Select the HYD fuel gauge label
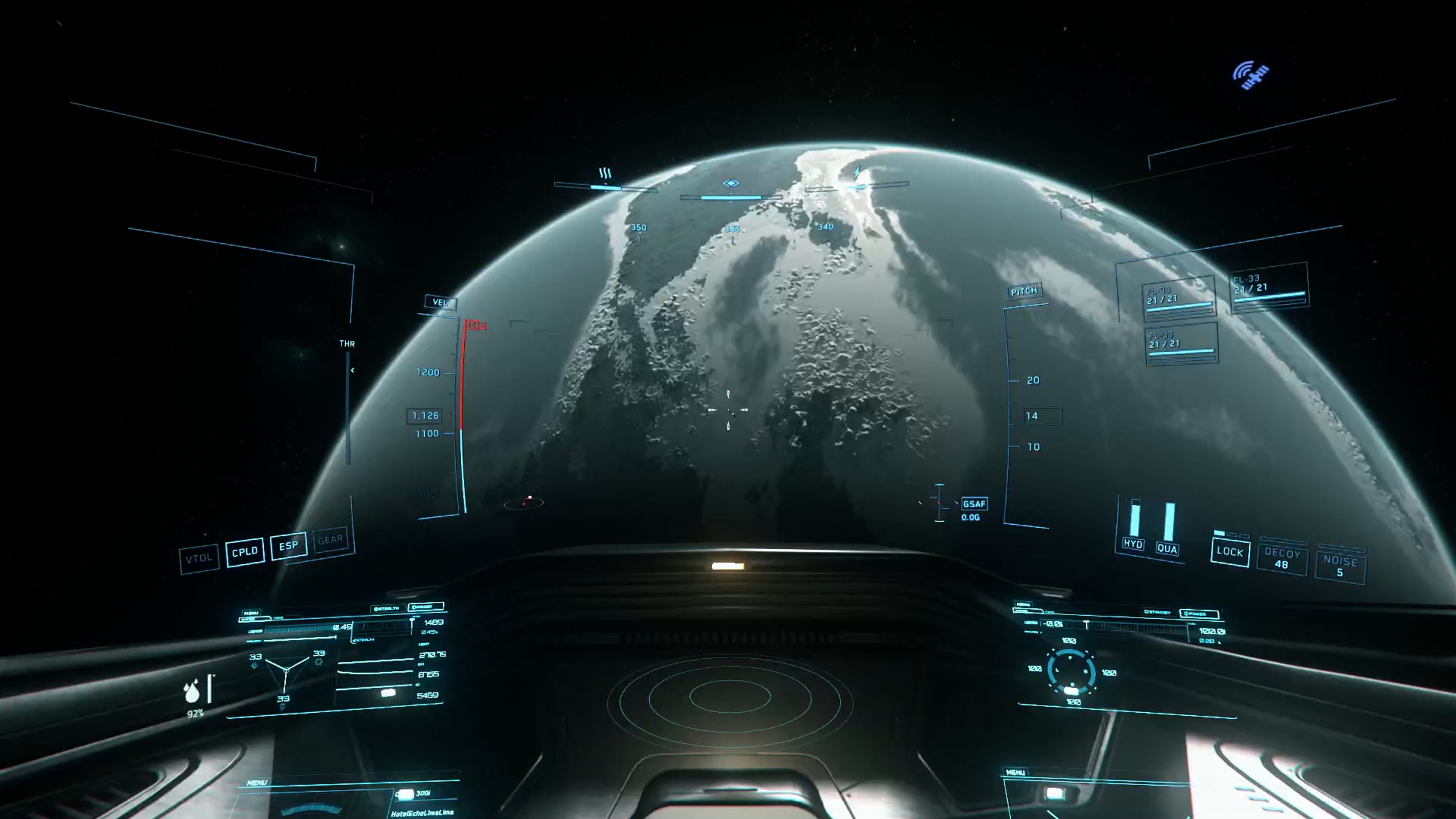The width and height of the screenshot is (1456, 819). [x=1133, y=544]
